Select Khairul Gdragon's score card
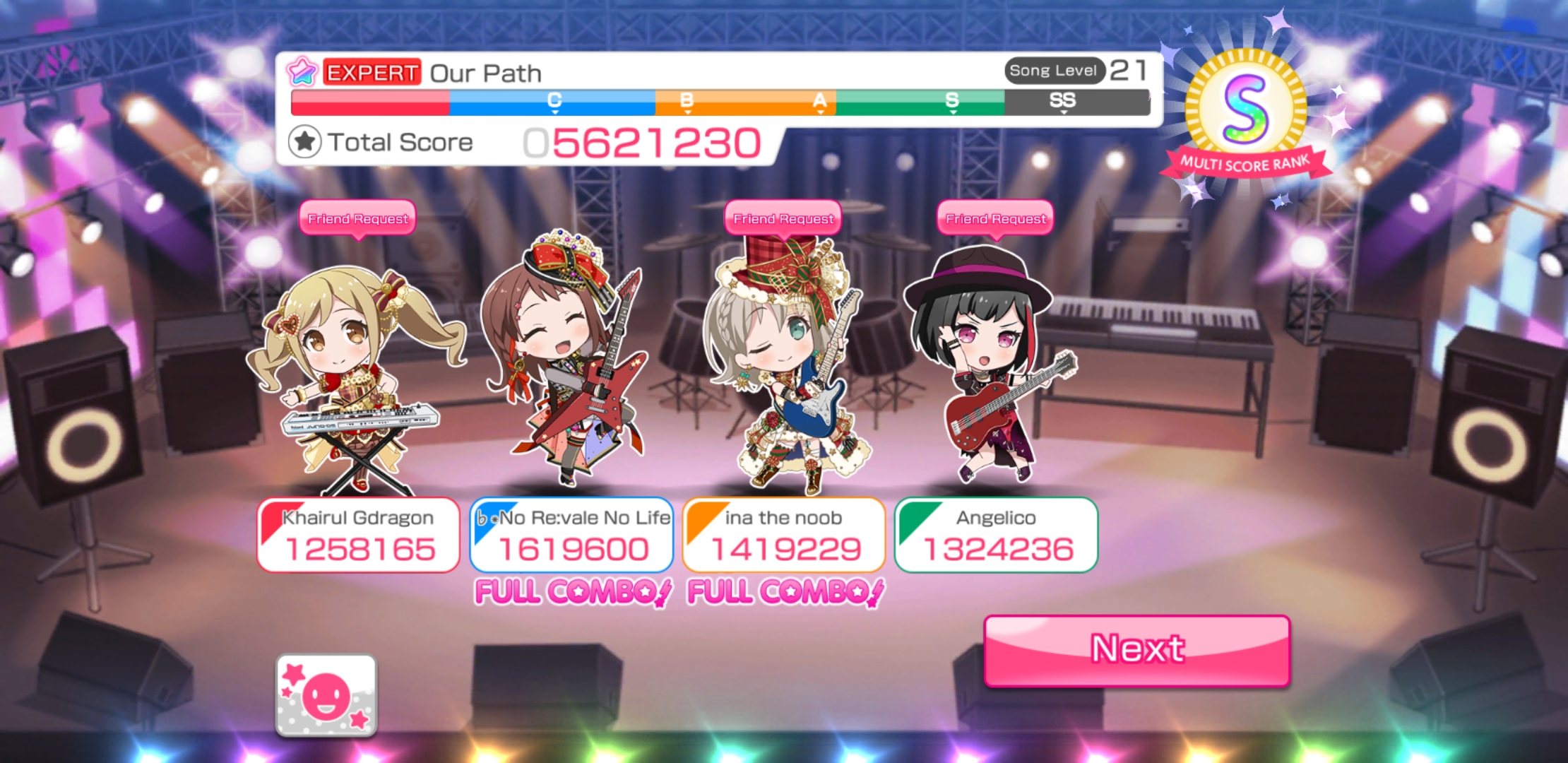The image size is (1568, 763). (358, 536)
